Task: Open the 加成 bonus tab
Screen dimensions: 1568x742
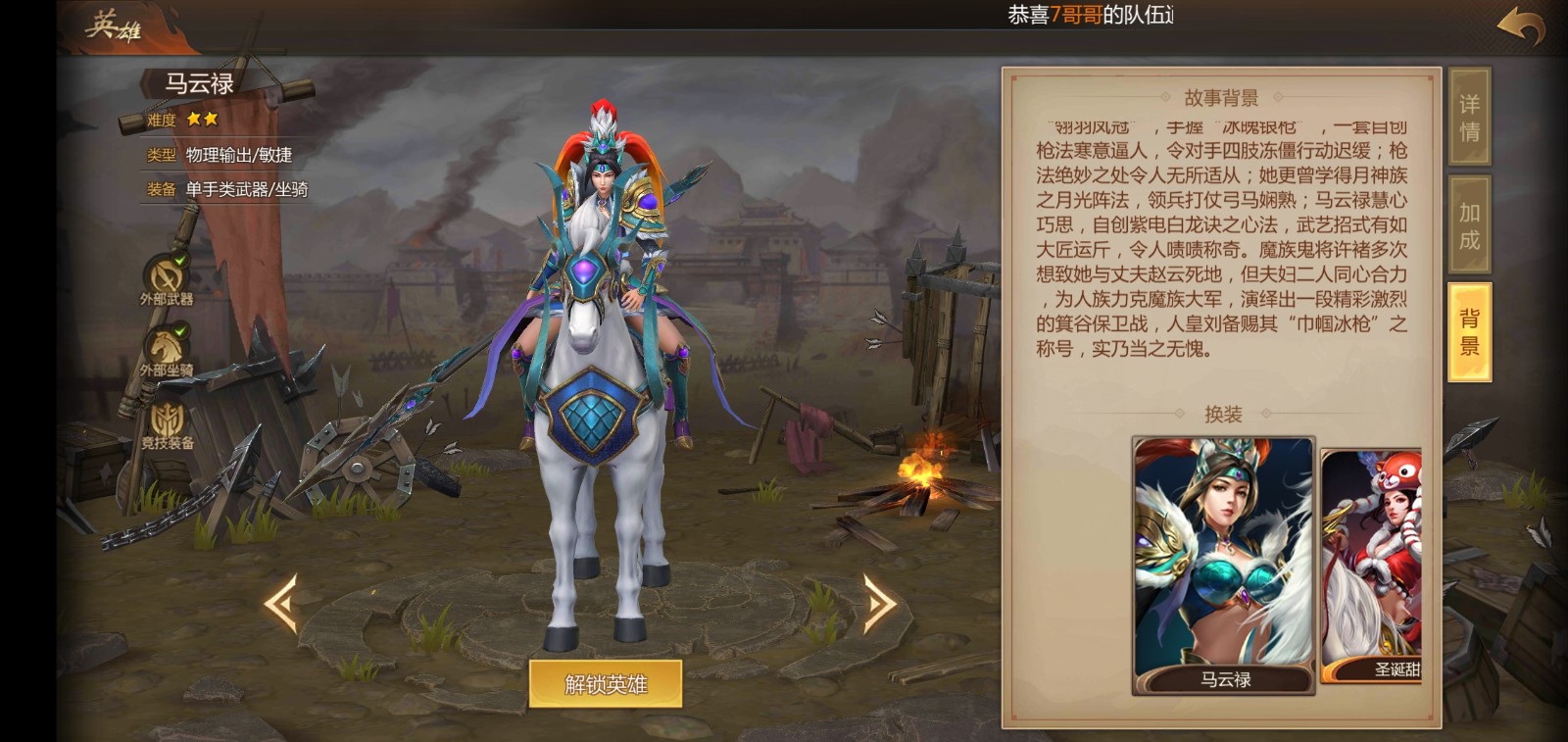Action: click(1469, 225)
